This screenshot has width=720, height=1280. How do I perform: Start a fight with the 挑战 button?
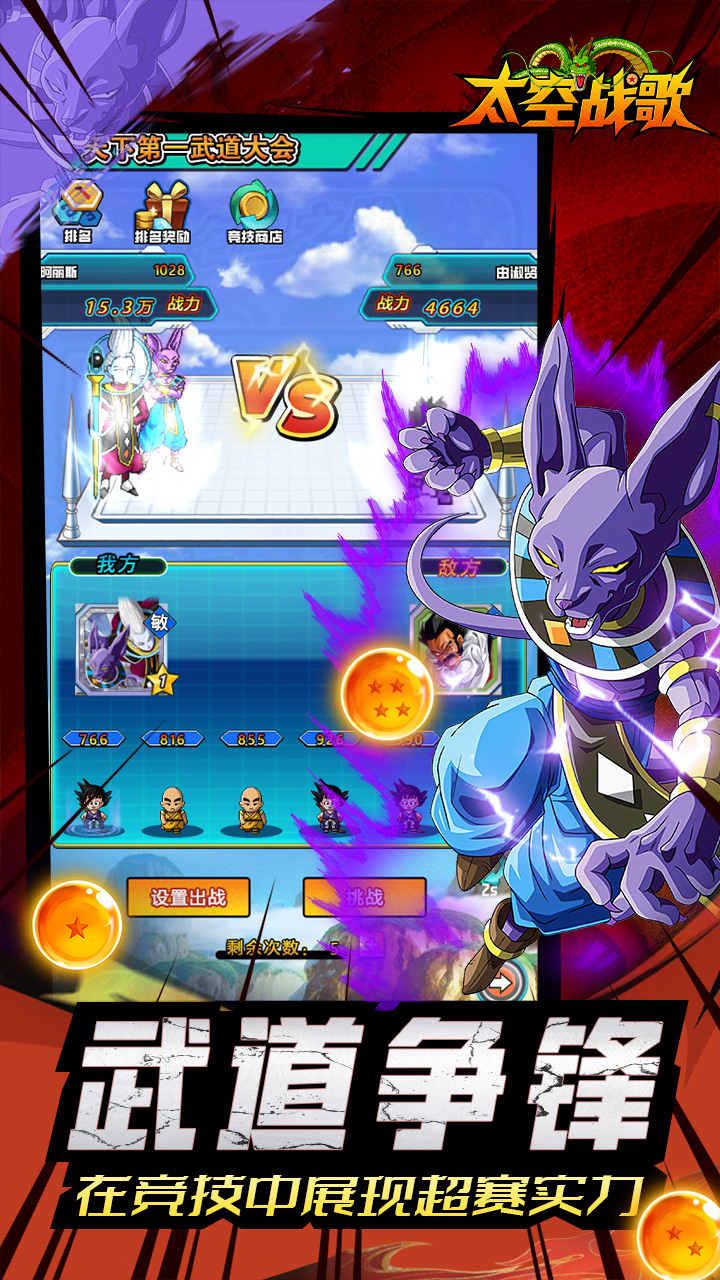point(365,897)
